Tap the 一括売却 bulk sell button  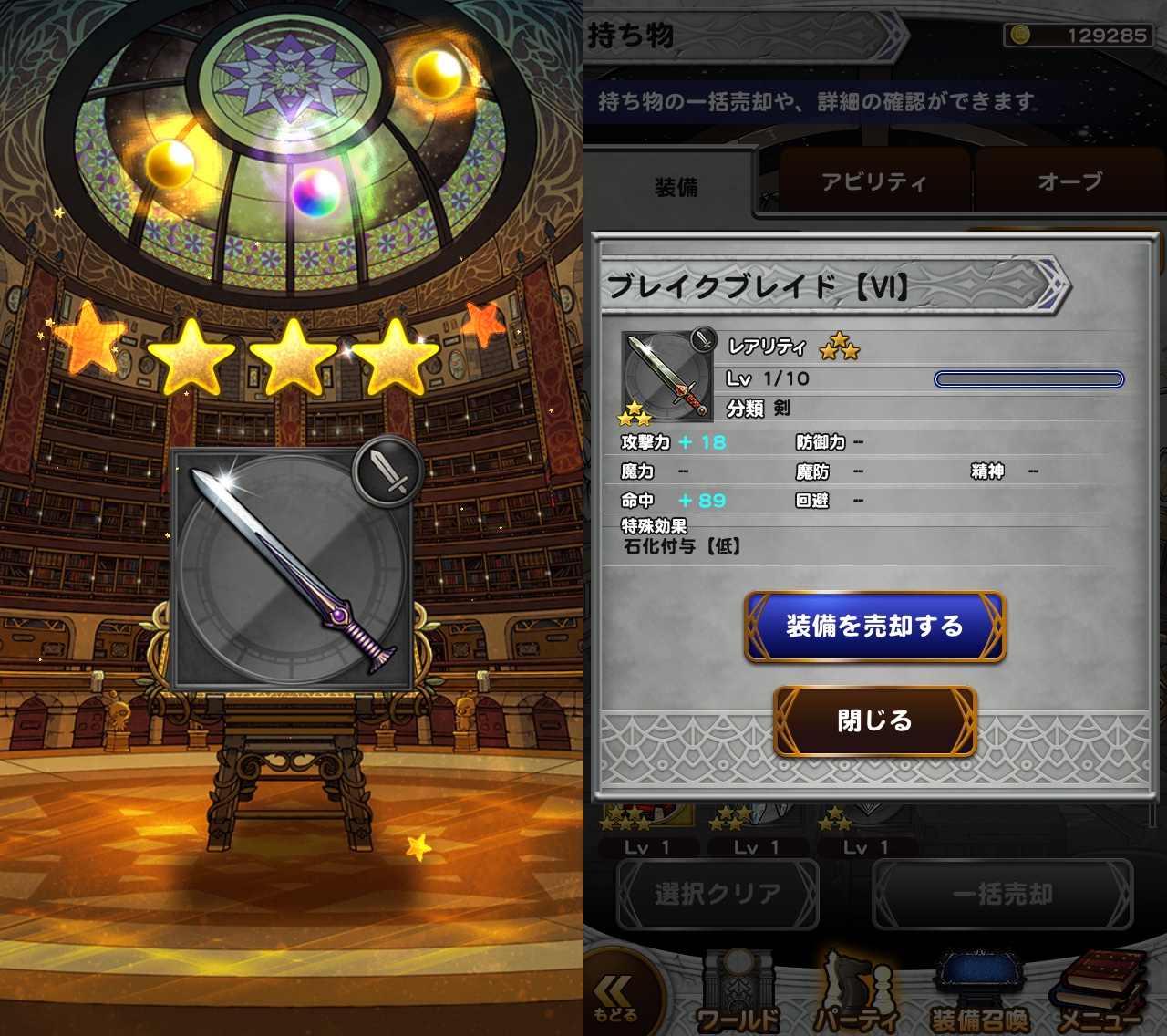[x=1002, y=894]
